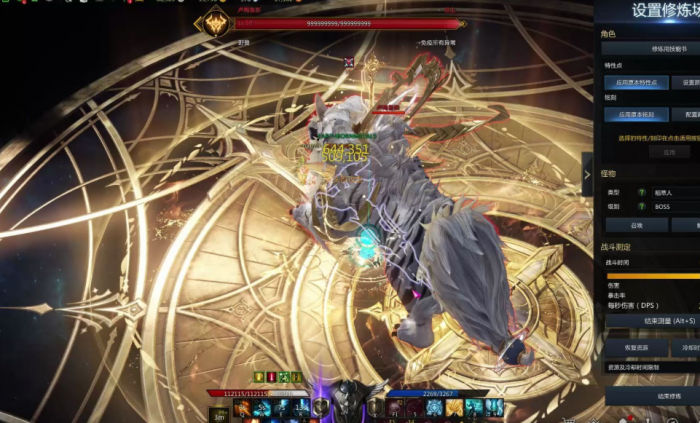Viewport: 700px width, 423px height.
Task: Select the red exclamation buff icon
Action: pos(270,376)
